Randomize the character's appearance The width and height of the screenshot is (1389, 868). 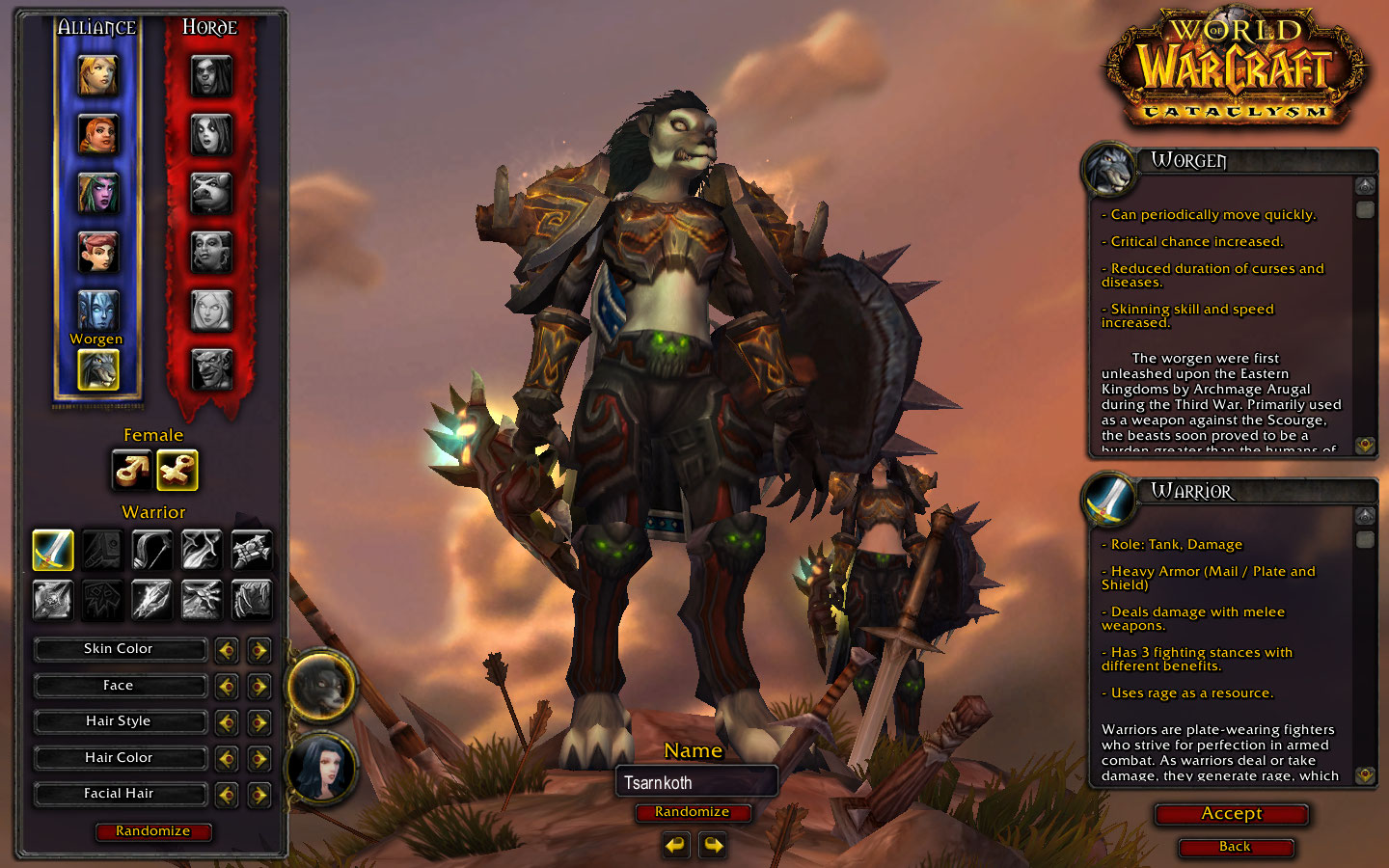click(x=152, y=831)
